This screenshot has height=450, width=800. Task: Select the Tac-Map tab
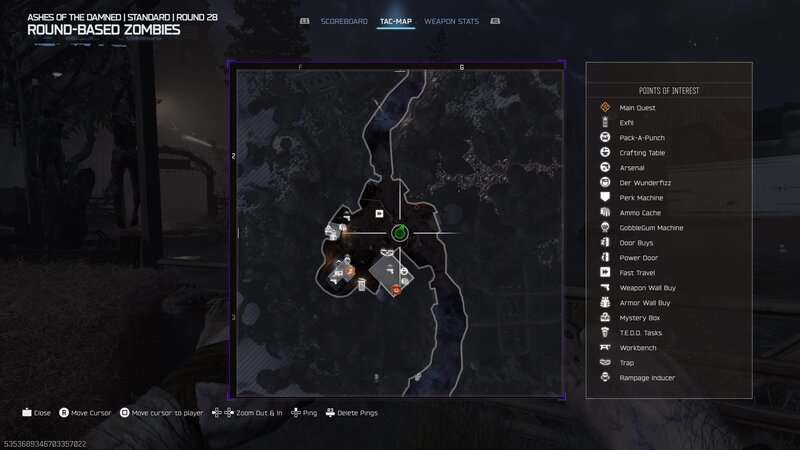pyautogui.click(x=396, y=21)
